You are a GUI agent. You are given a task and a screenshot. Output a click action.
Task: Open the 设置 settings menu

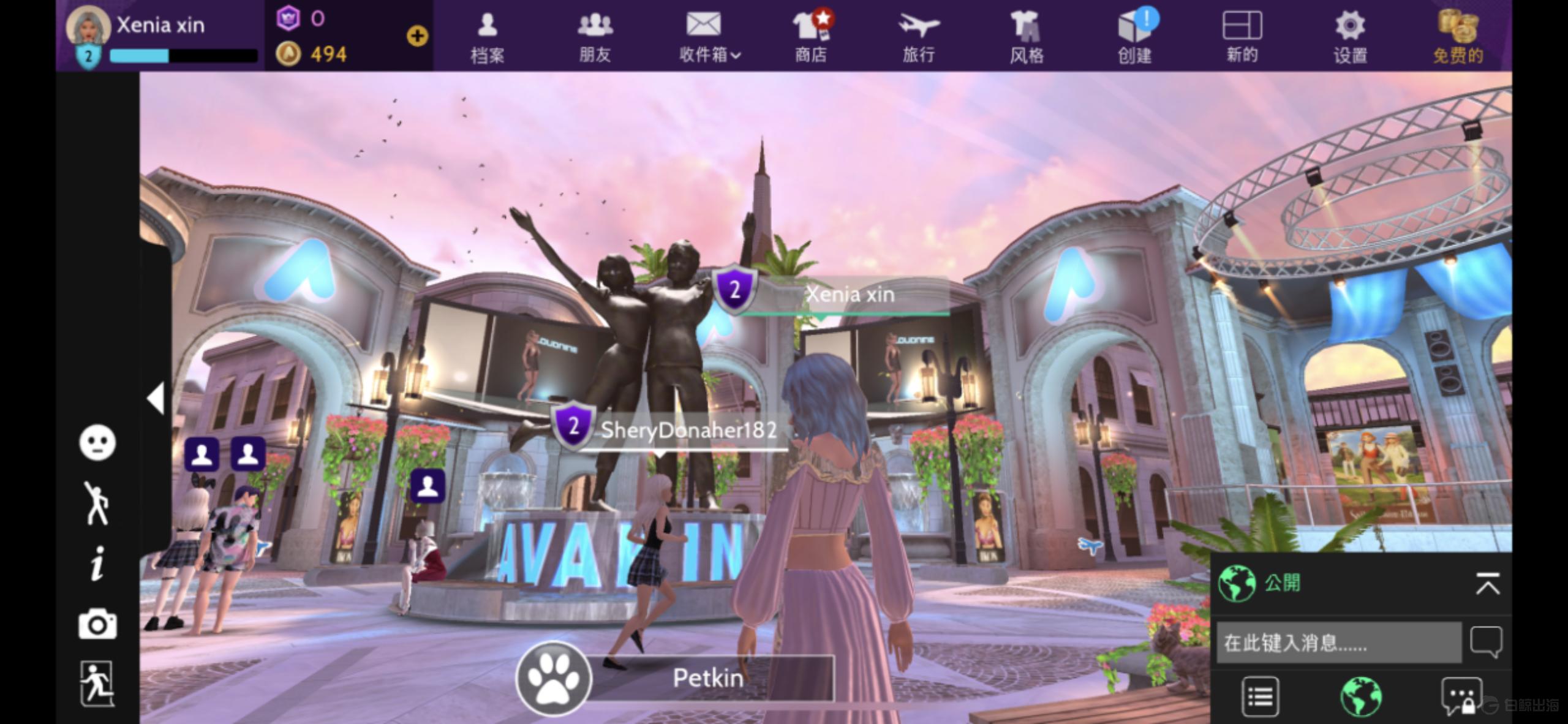pos(1350,37)
